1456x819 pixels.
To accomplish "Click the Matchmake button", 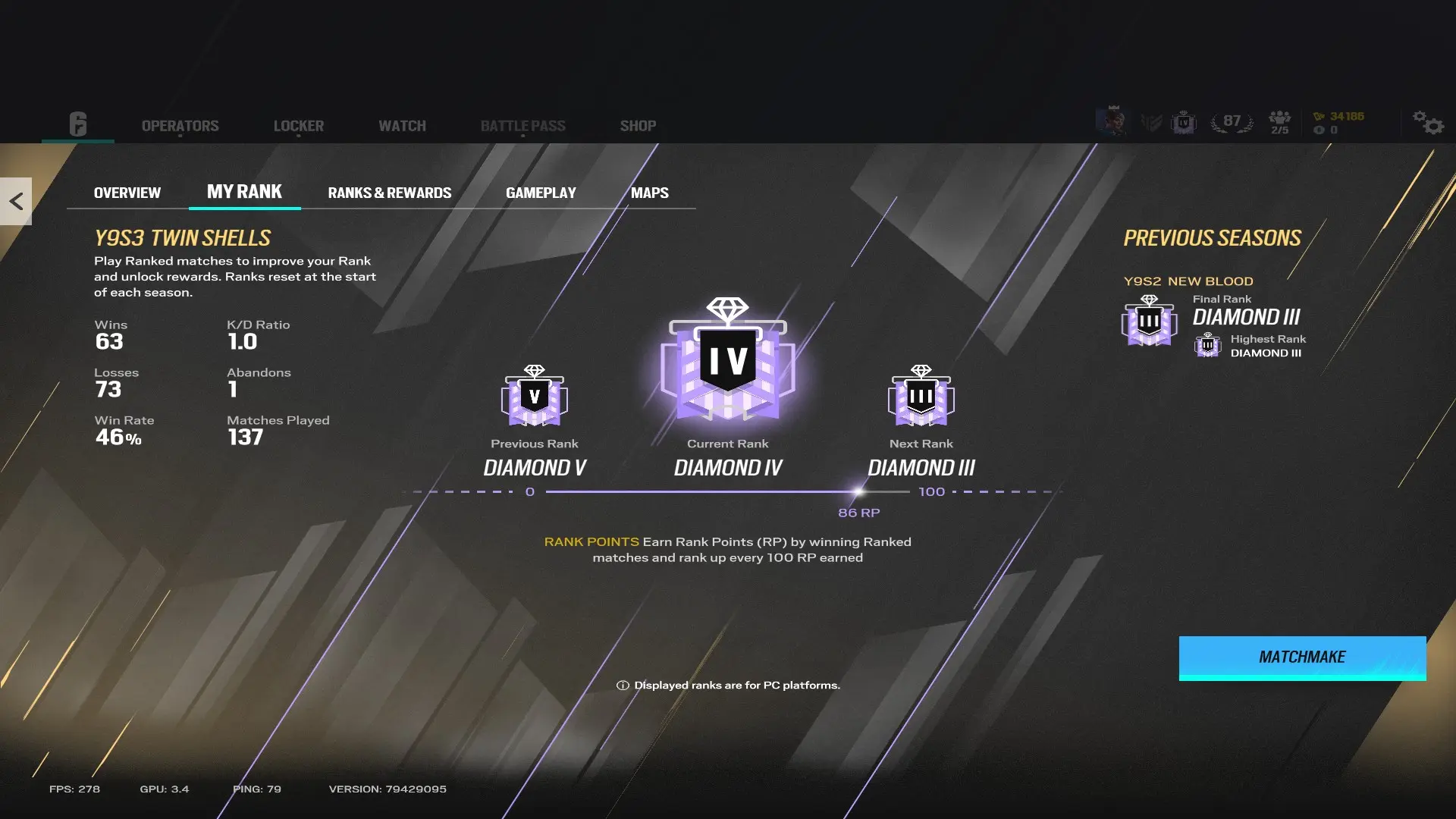I will pyautogui.click(x=1301, y=657).
